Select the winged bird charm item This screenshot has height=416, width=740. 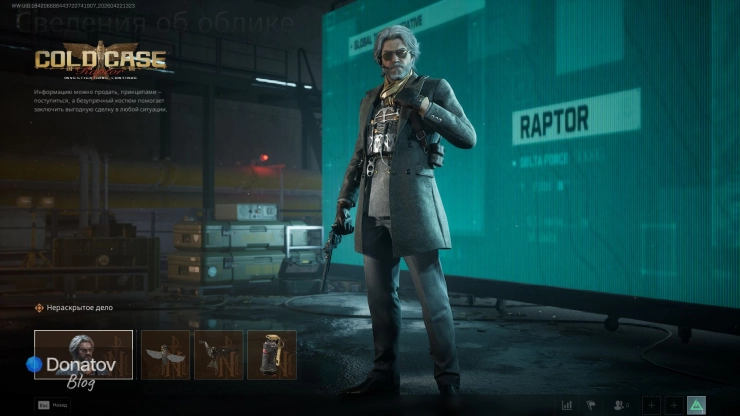(x=165, y=355)
